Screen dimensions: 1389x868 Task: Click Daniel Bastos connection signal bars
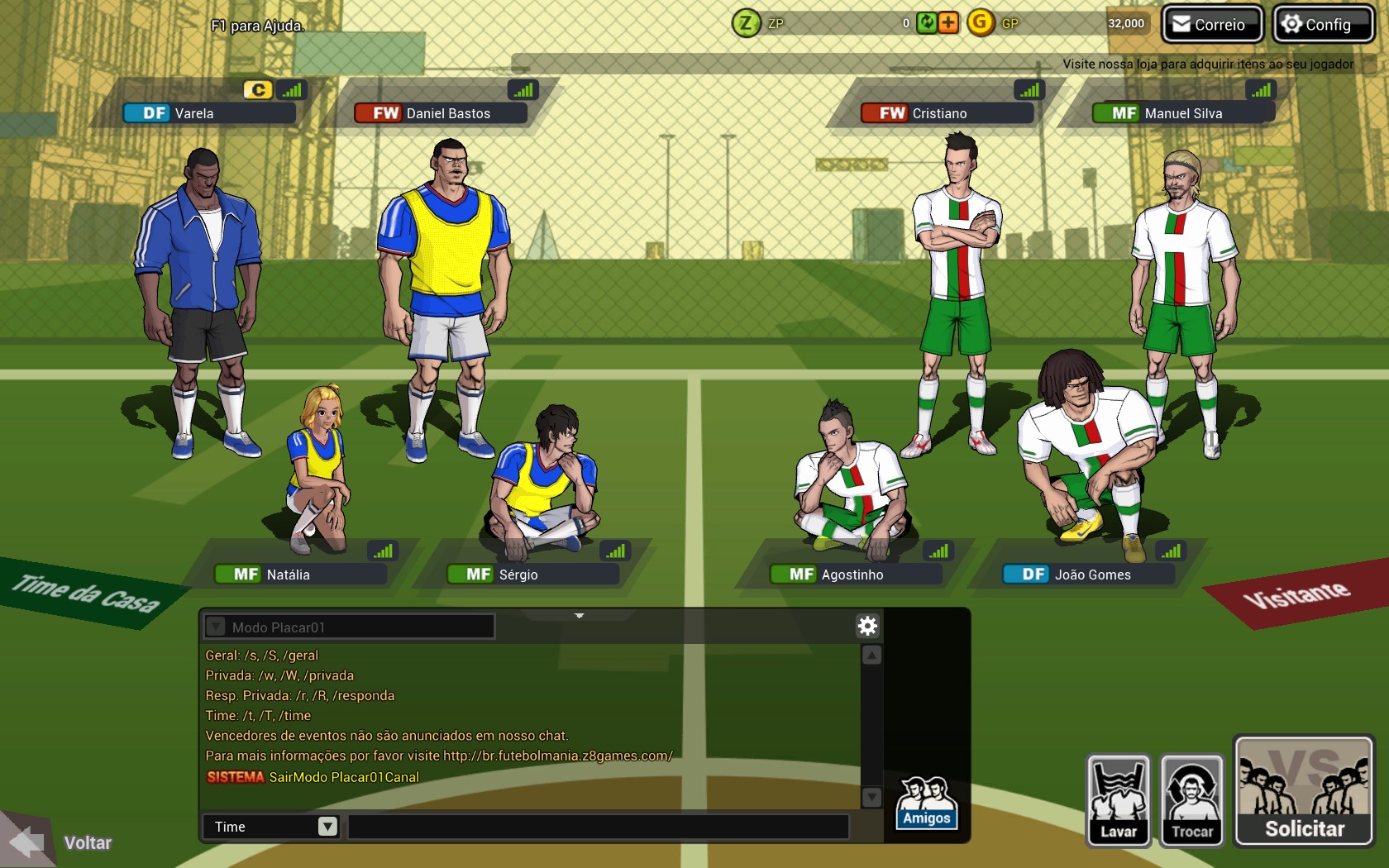tap(523, 89)
